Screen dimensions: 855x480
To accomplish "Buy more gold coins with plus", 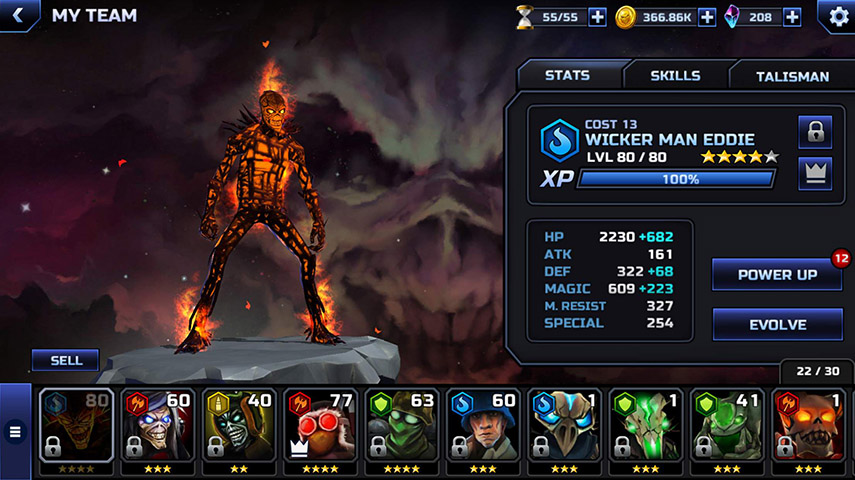I will coord(706,17).
